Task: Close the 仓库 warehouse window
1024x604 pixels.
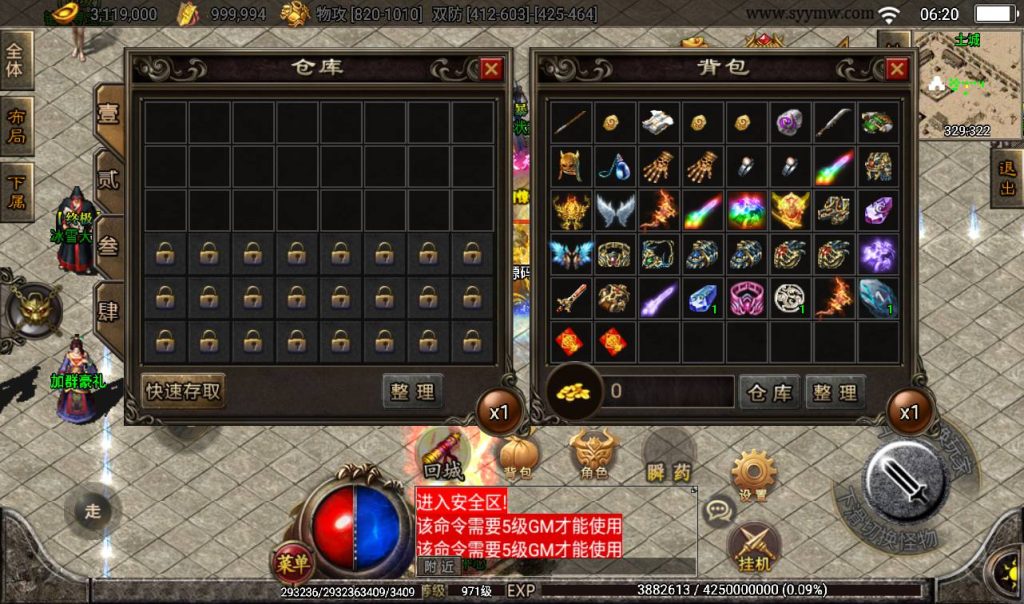Action: (x=491, y=69)
